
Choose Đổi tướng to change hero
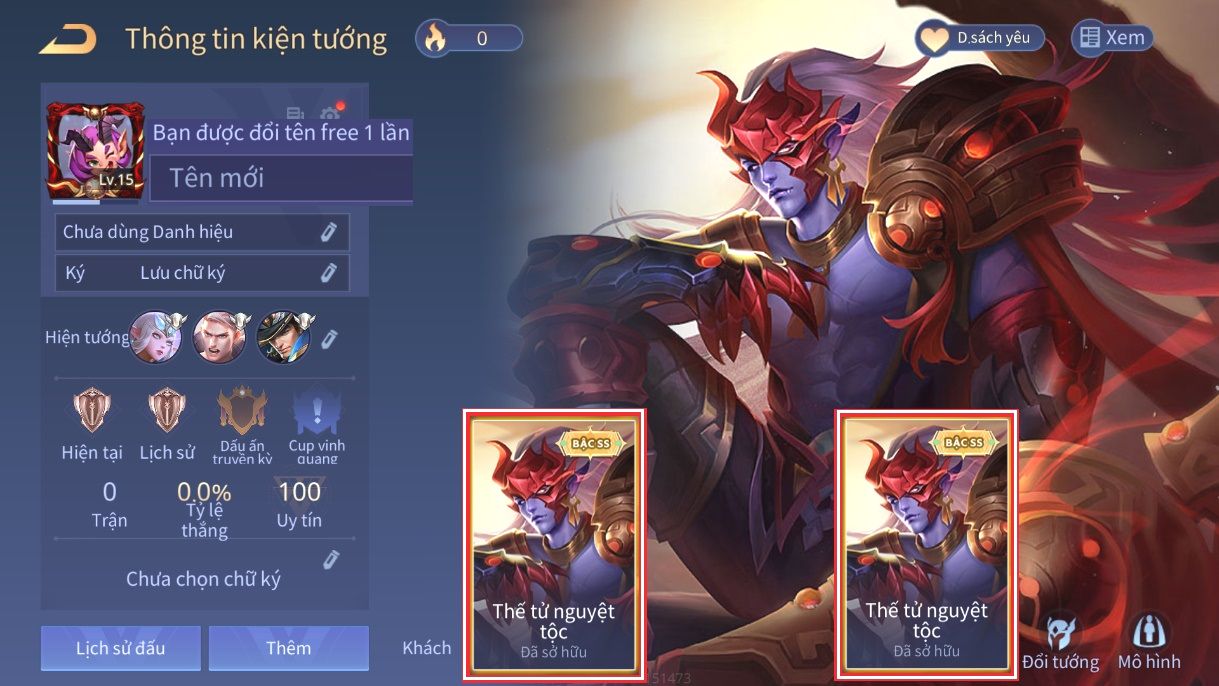pyautogui.click(x=1060, y=643)
